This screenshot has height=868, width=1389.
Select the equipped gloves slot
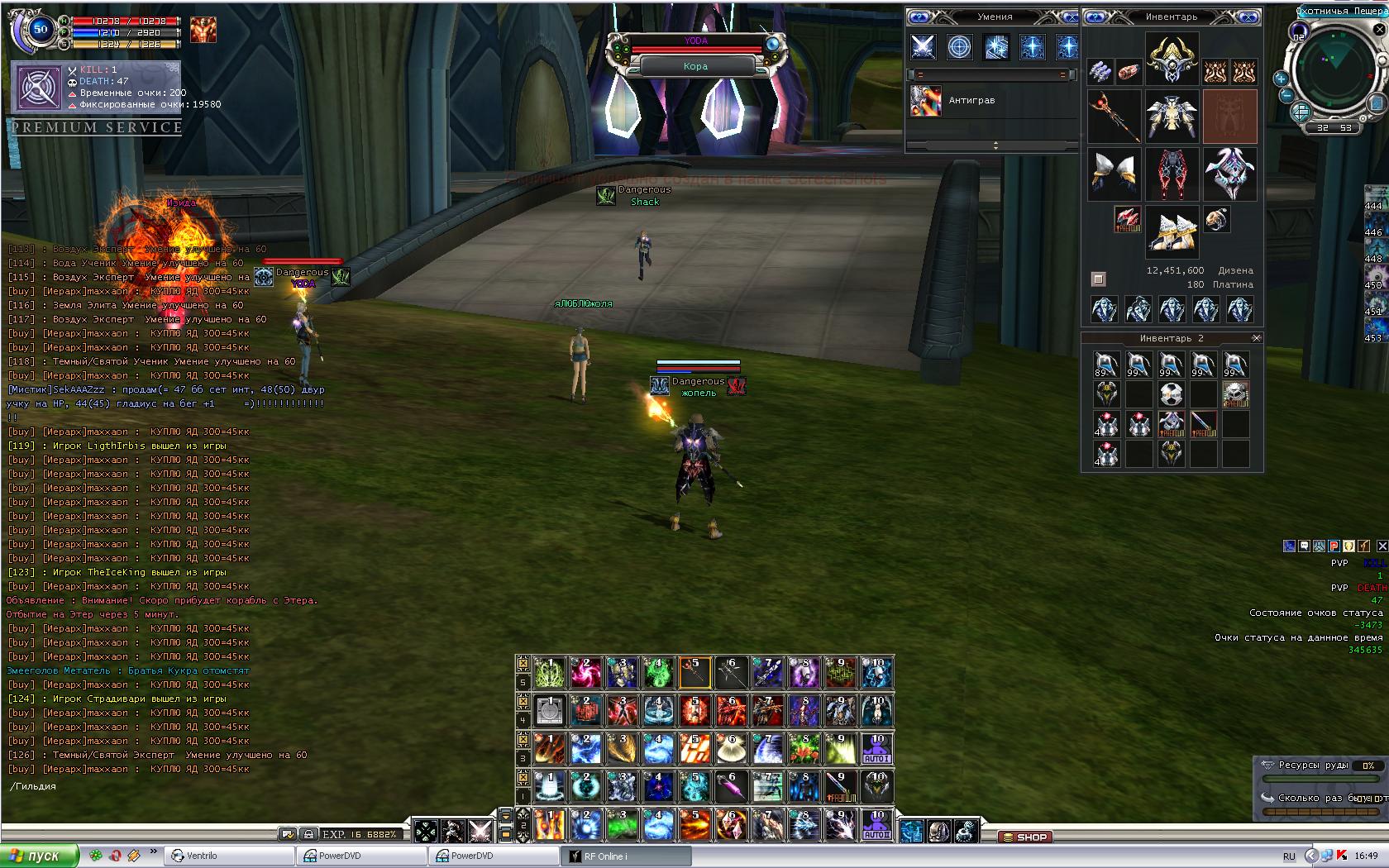(1113, 174)
